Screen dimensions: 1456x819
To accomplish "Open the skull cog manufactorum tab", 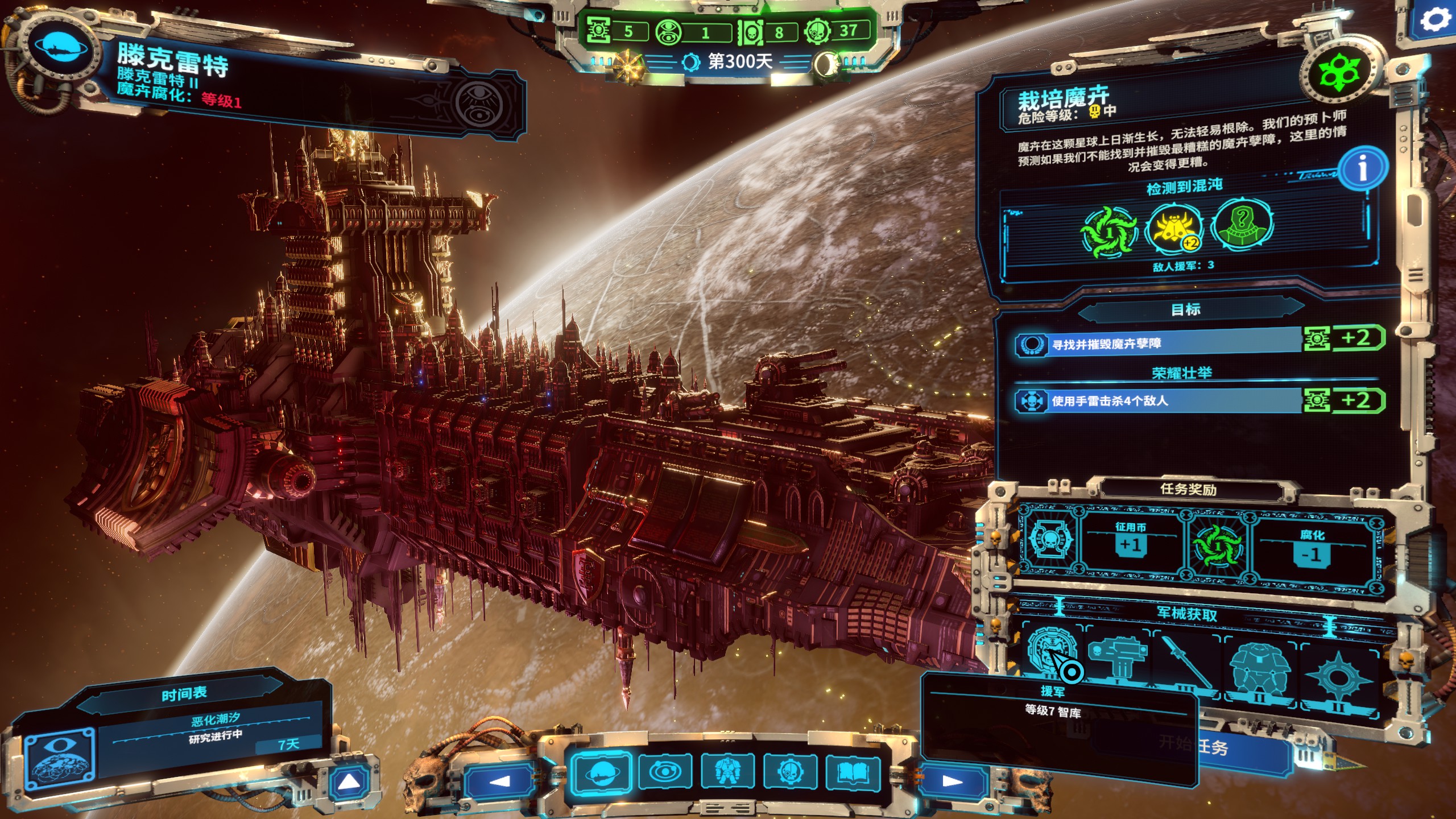I will click(x=790, y=773).
